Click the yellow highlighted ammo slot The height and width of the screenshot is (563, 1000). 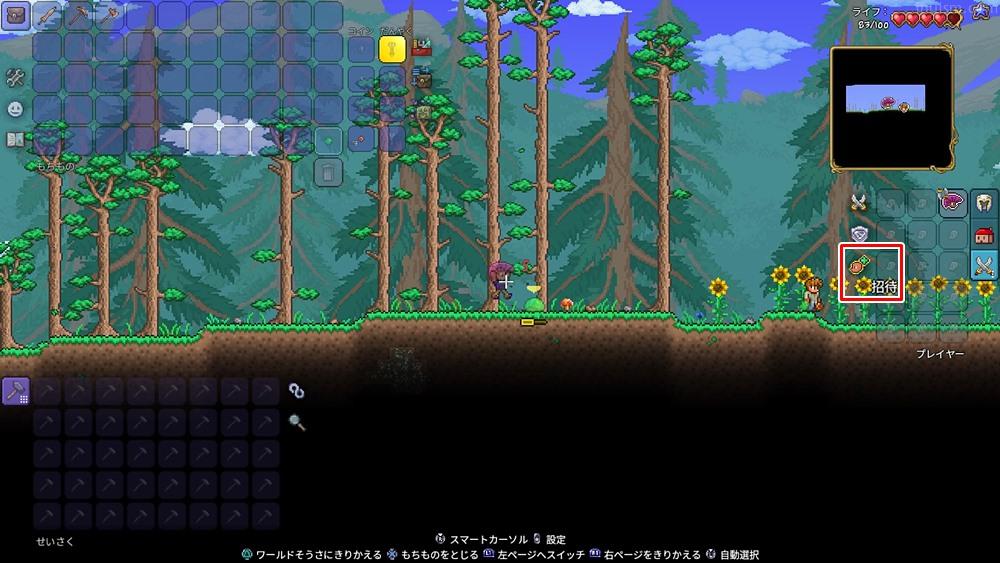click(392, 48)
